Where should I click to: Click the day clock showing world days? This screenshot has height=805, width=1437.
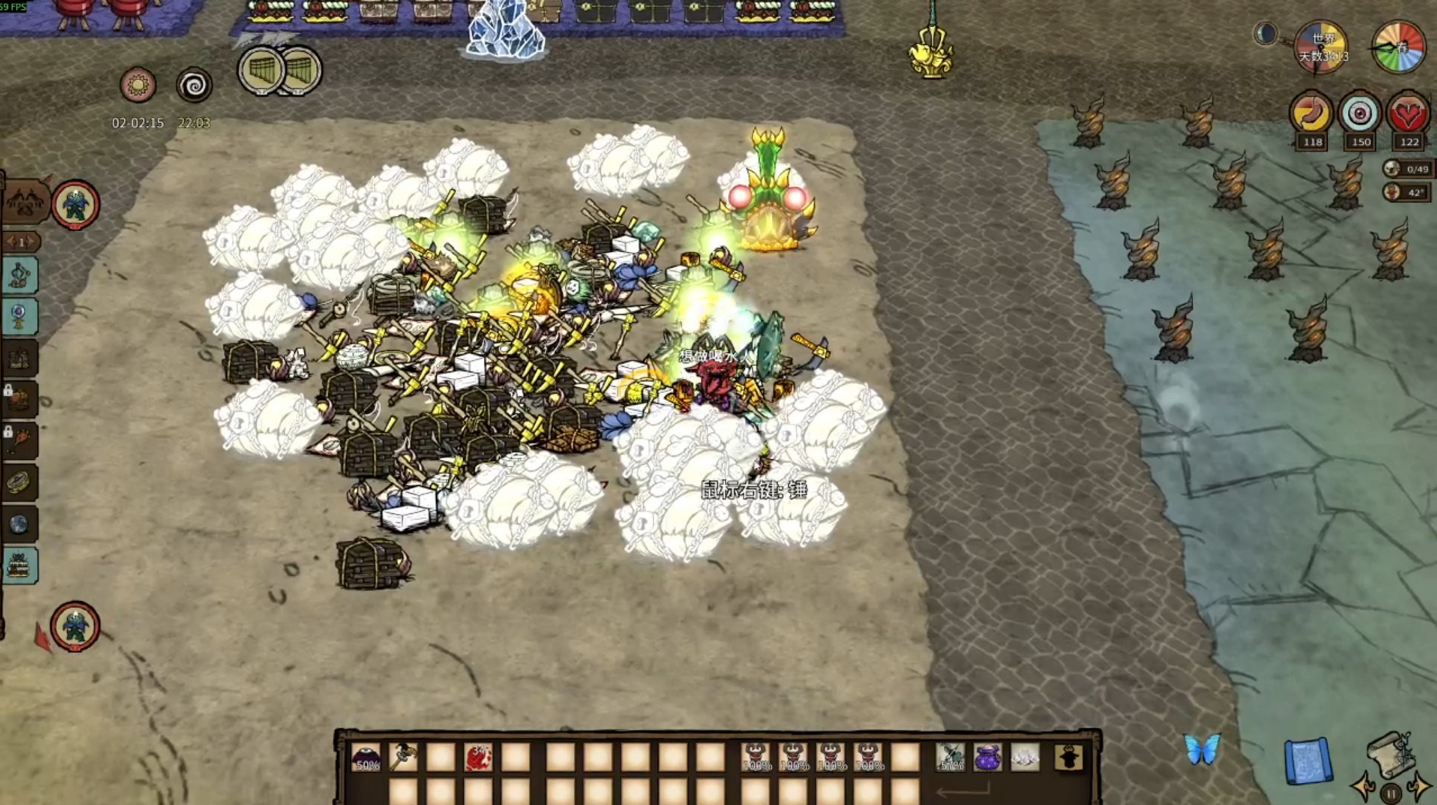tap(1322, 47)
